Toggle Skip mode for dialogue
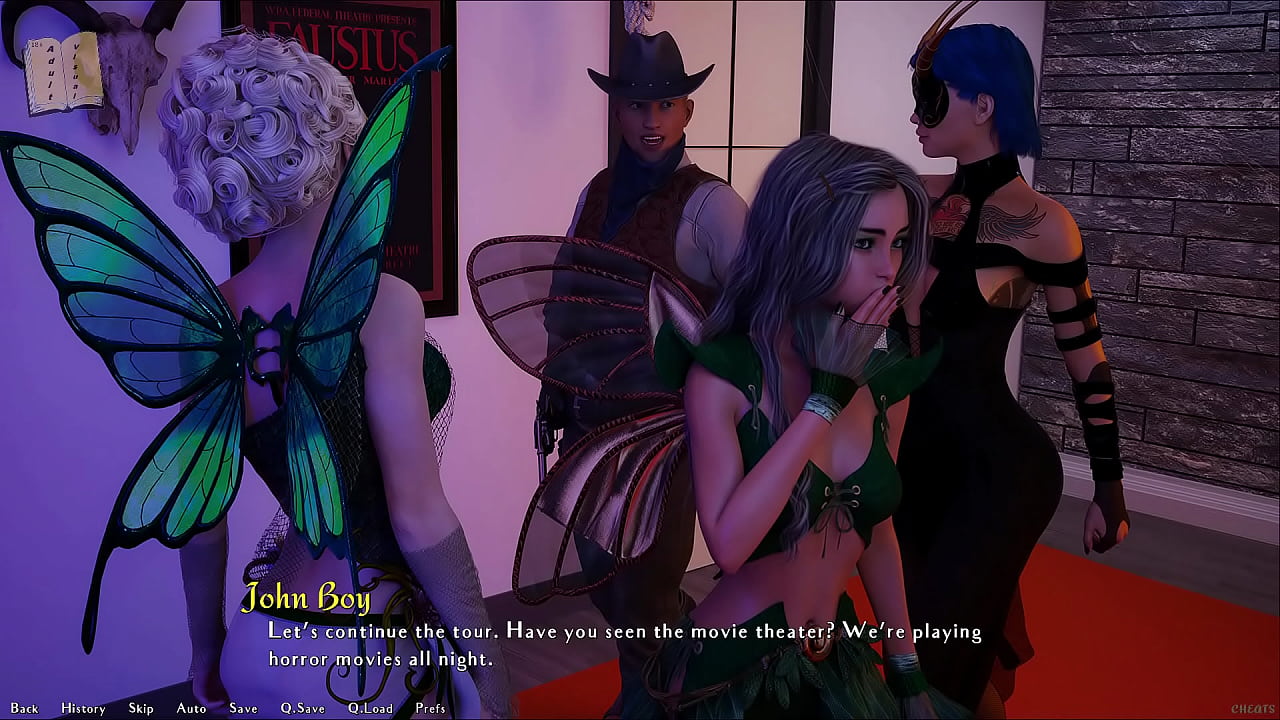This screenshot has height=720, width=1280. pos(141,708)
